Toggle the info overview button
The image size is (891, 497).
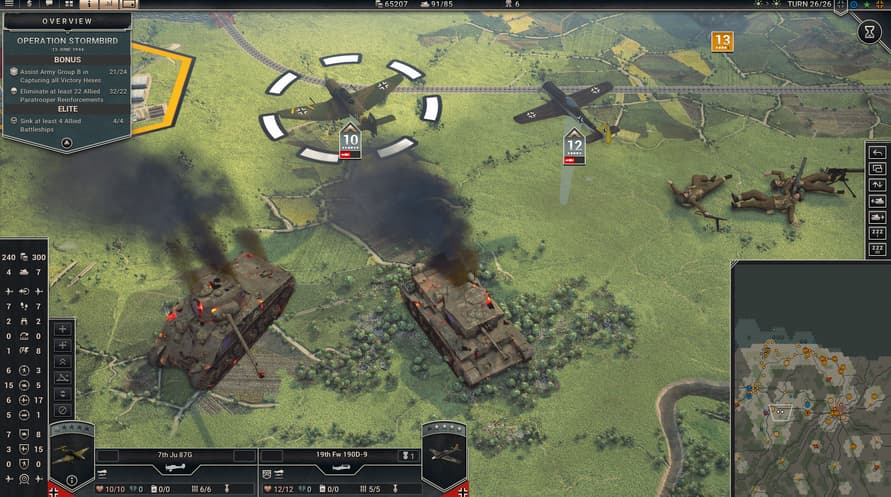pos(91,4)
